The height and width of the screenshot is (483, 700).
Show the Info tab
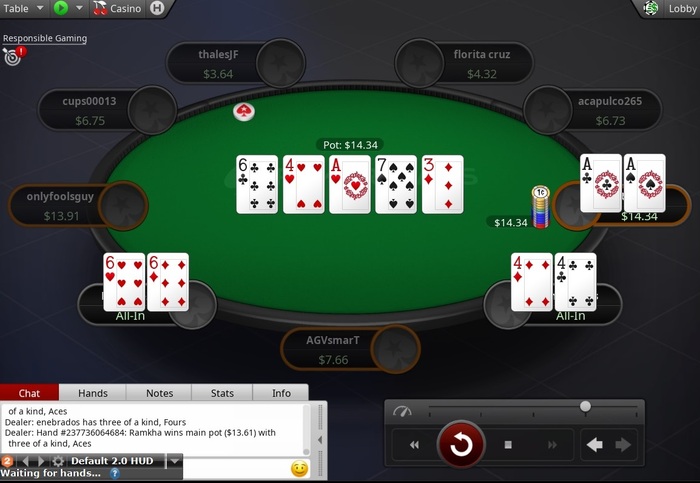(x=281, y=393)
